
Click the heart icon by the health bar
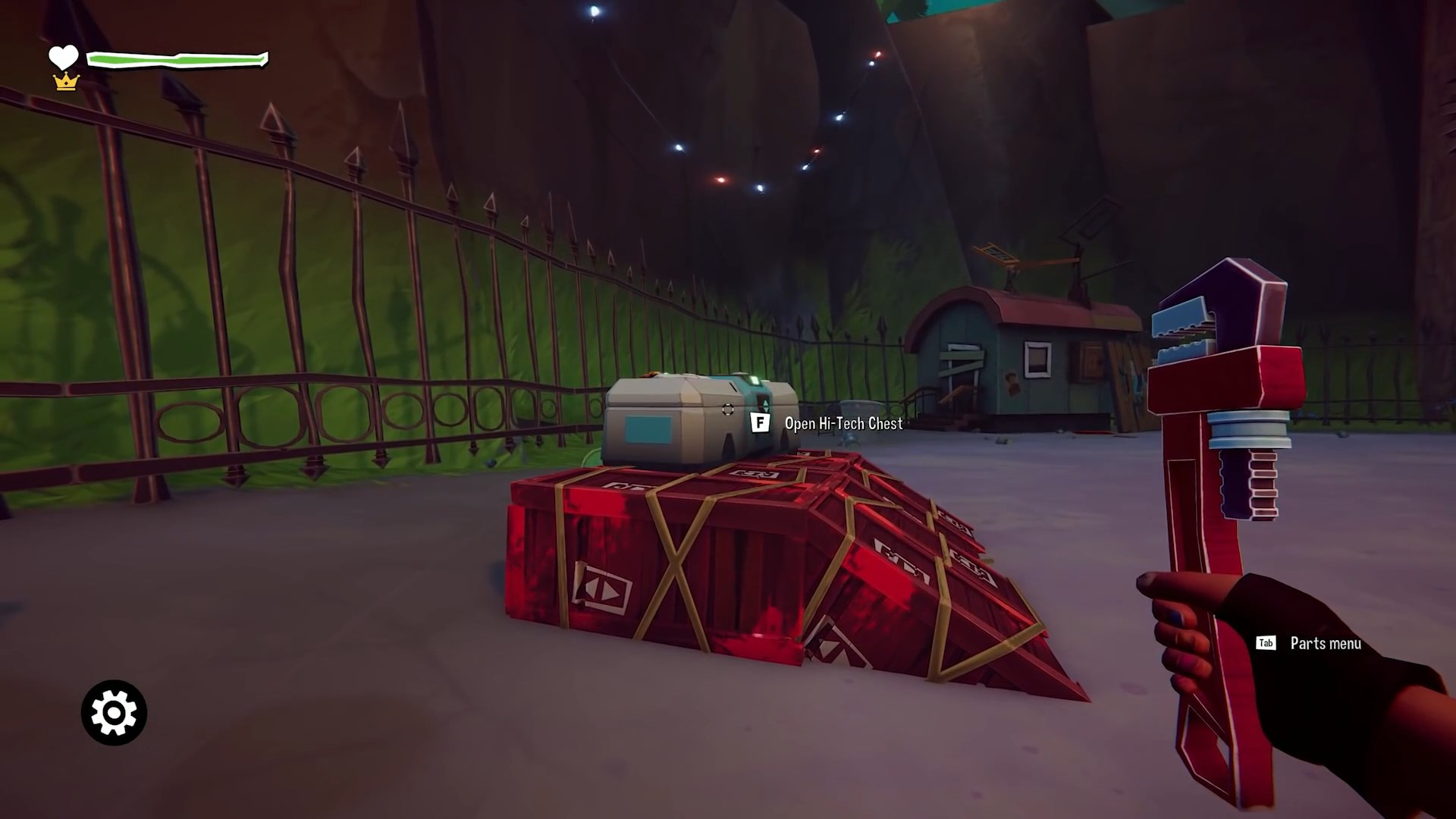(x=64, y=56)
